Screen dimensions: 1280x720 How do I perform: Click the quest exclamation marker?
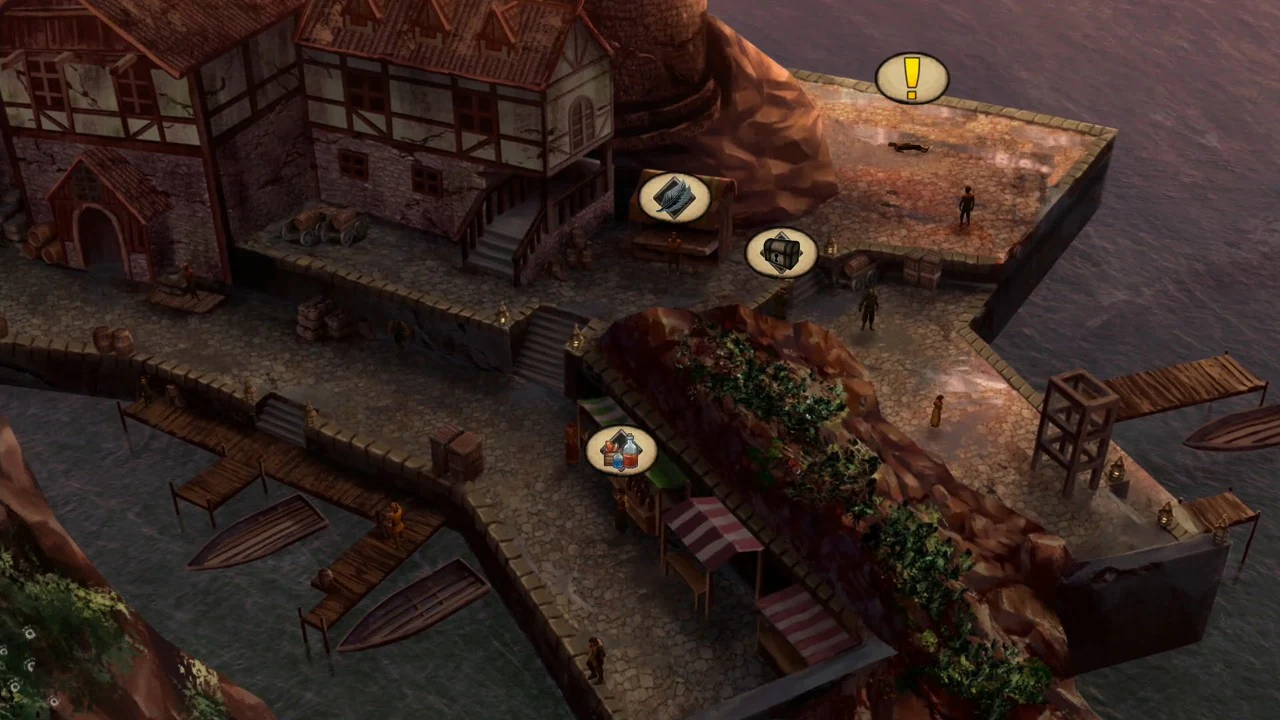point(911,80)
